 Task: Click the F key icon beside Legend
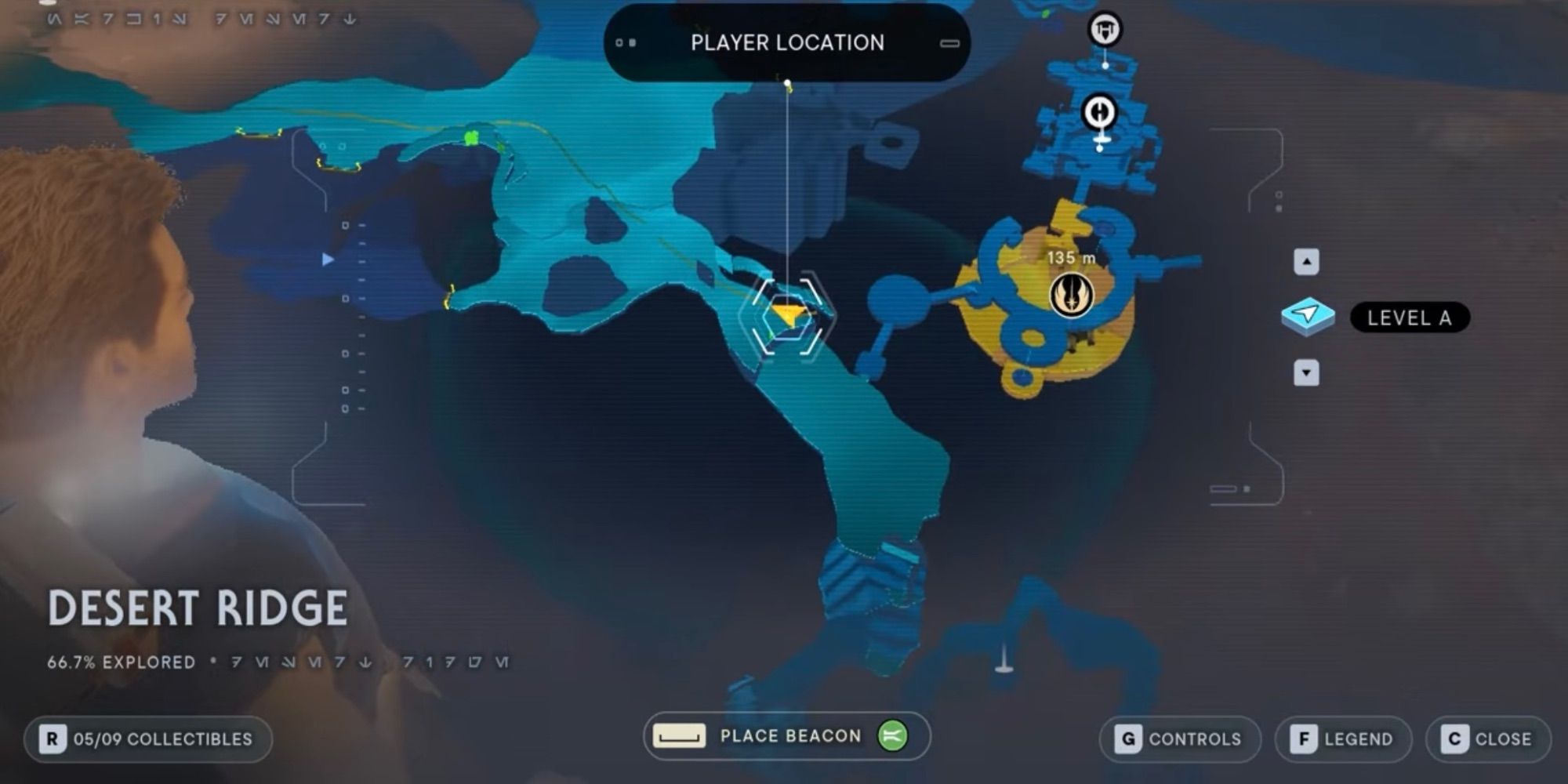click(1305, 739)
